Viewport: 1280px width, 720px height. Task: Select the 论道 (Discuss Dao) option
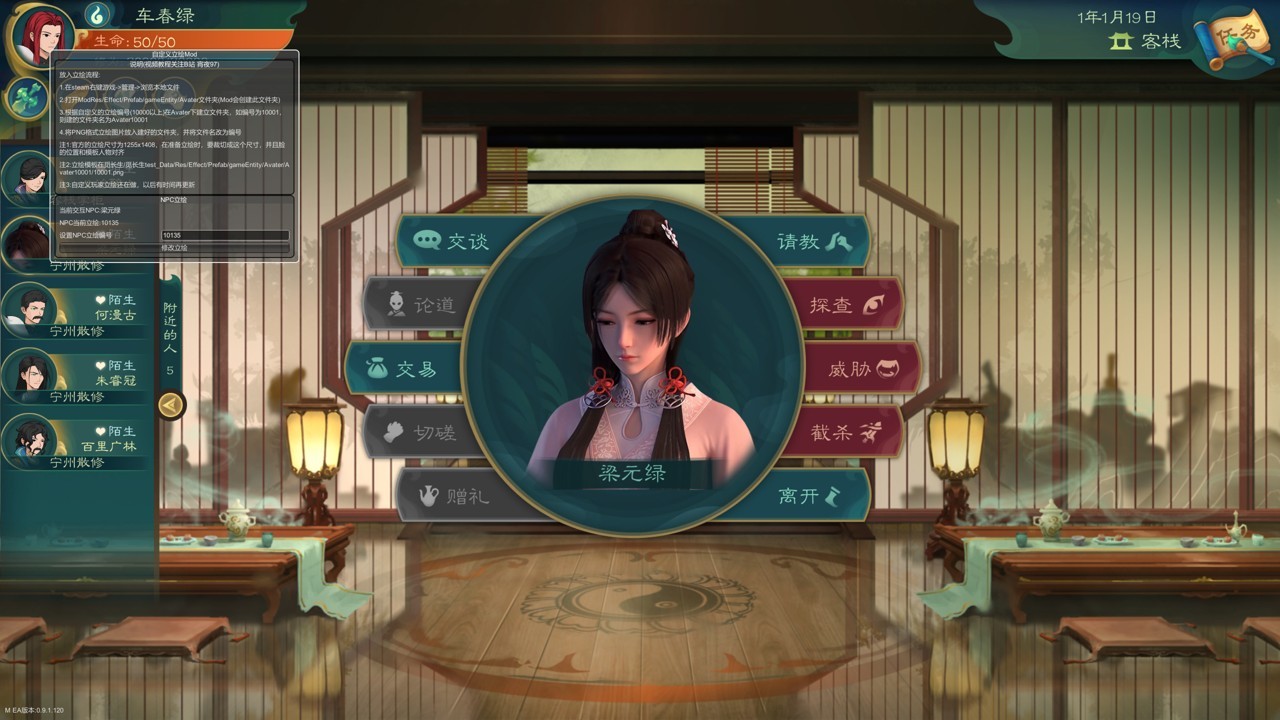click(422, 305)
